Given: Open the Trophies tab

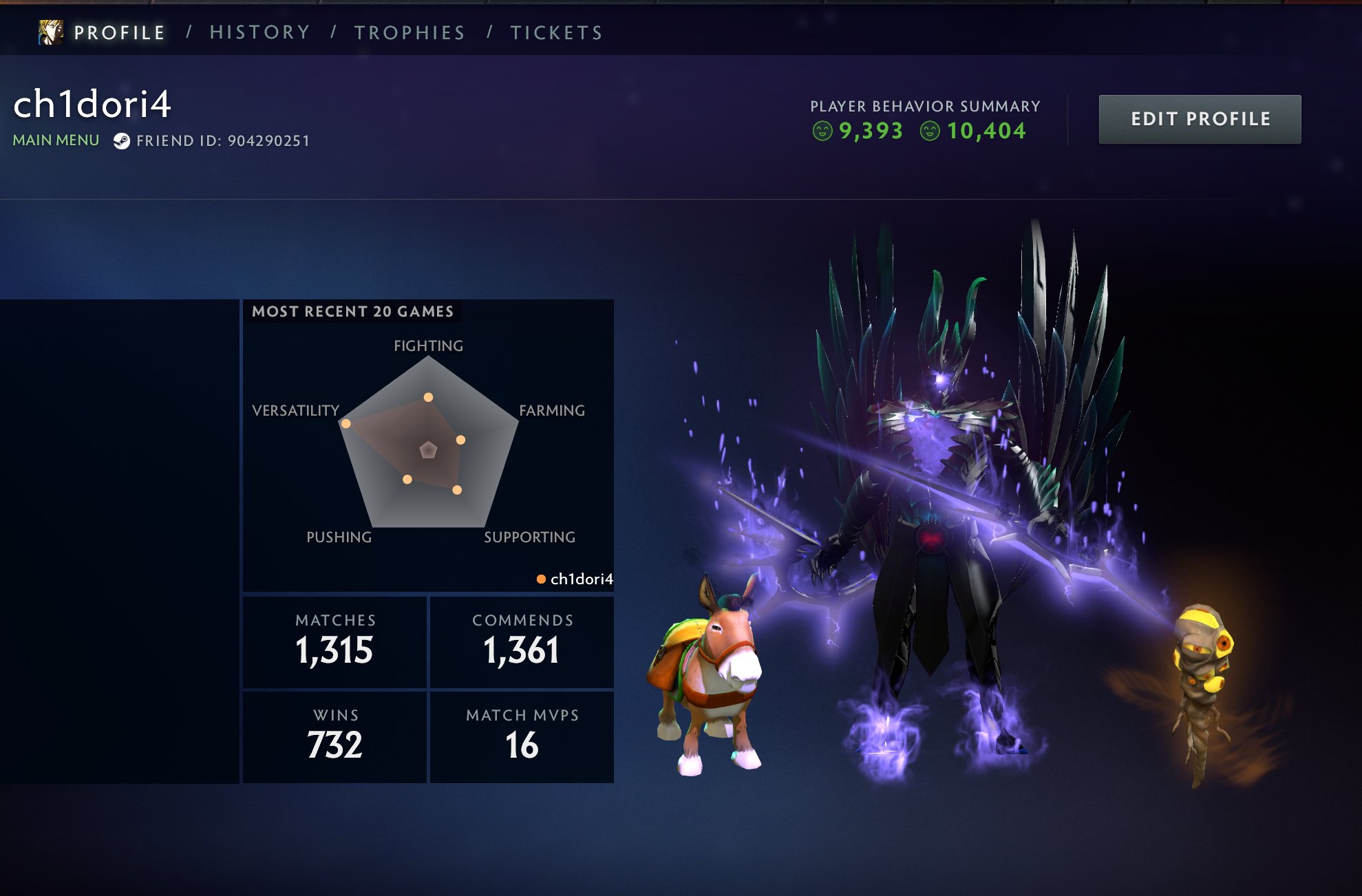Looking at the screenshot, I should (x=409, y=32).
